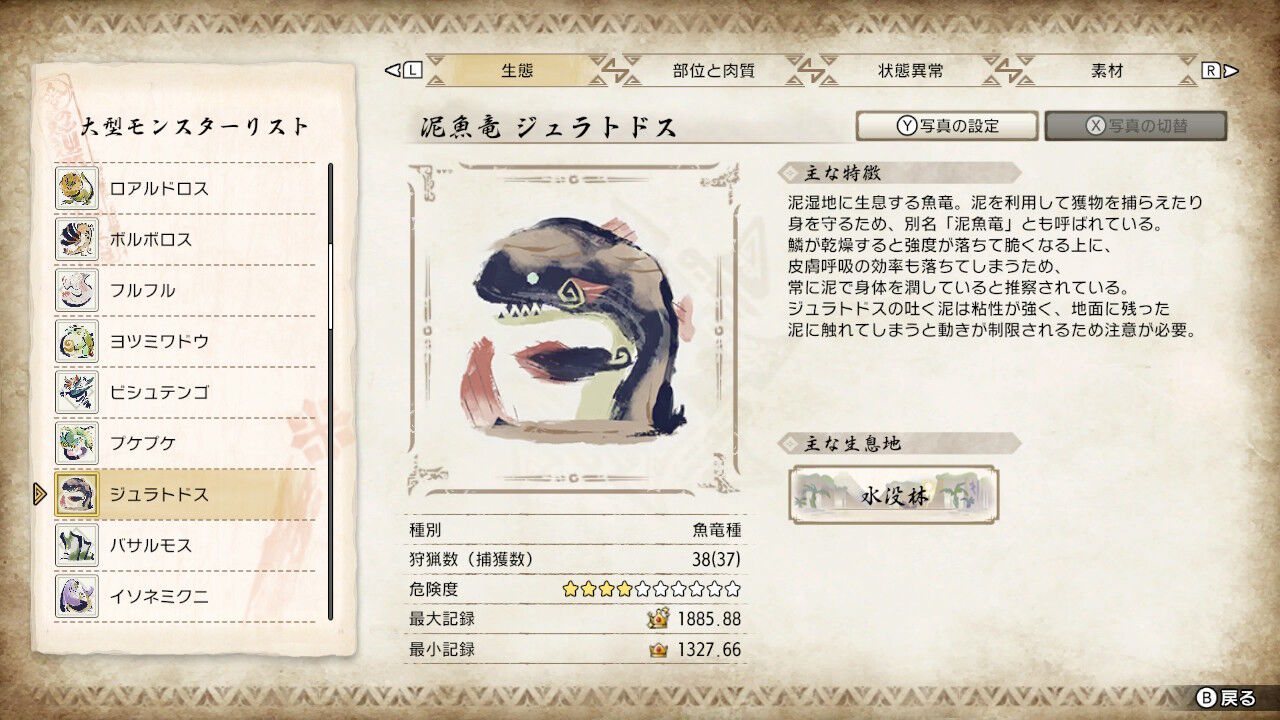Open 写真の設定 with the Y button
Screen dimensions: 1280x720
coord(946,126)
